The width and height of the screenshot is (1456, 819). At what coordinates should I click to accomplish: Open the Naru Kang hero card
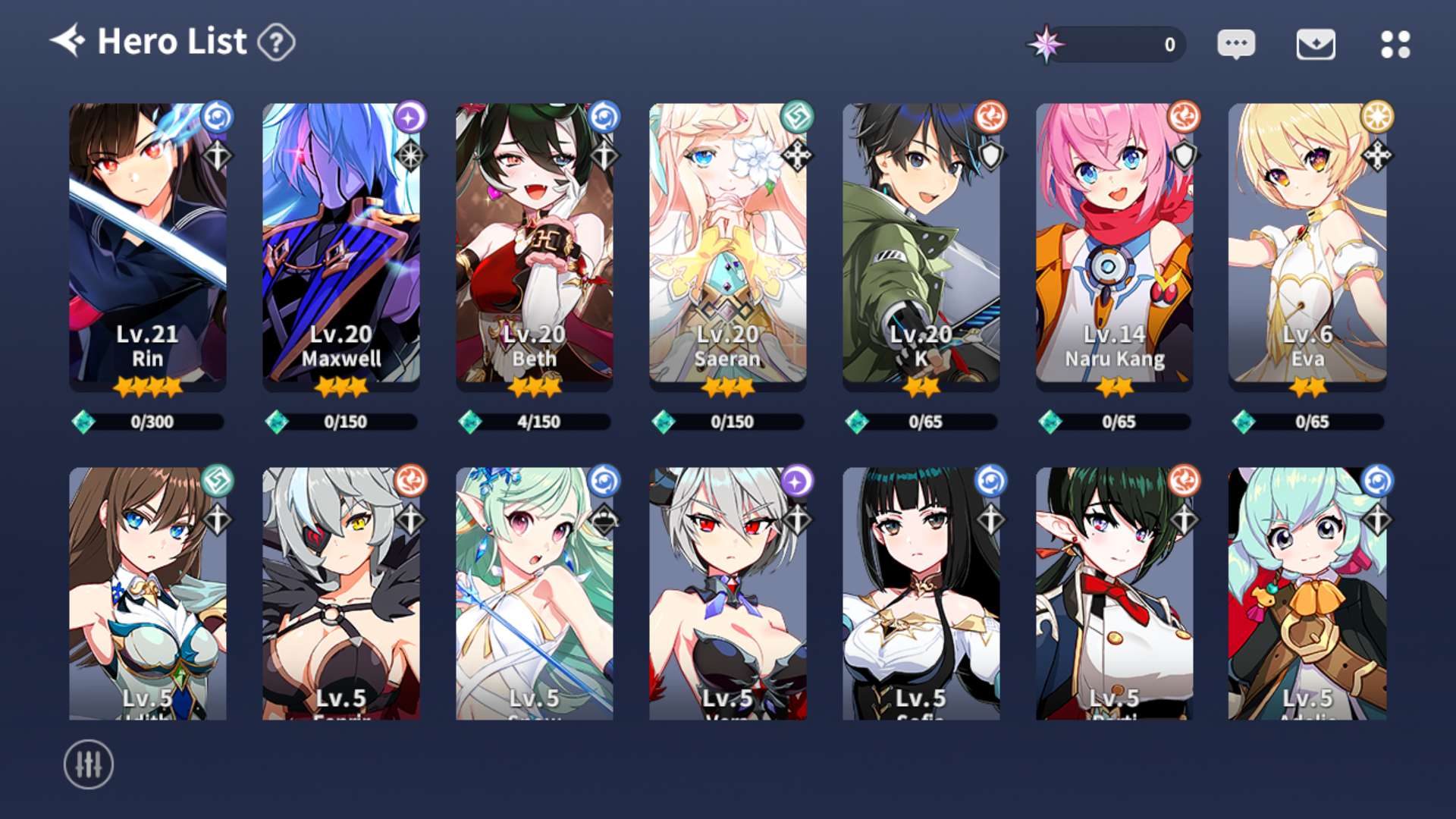(1115, 246)
